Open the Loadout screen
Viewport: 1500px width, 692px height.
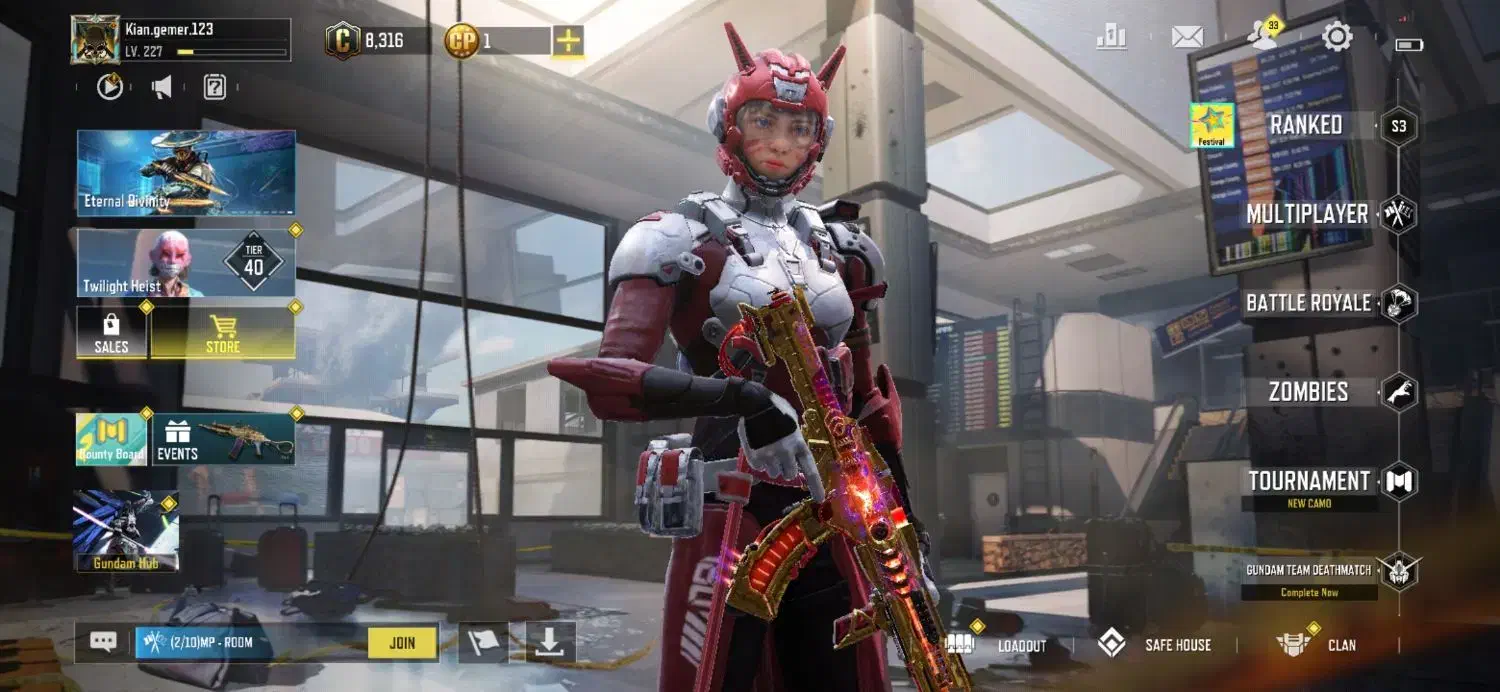pos(1021,645)
